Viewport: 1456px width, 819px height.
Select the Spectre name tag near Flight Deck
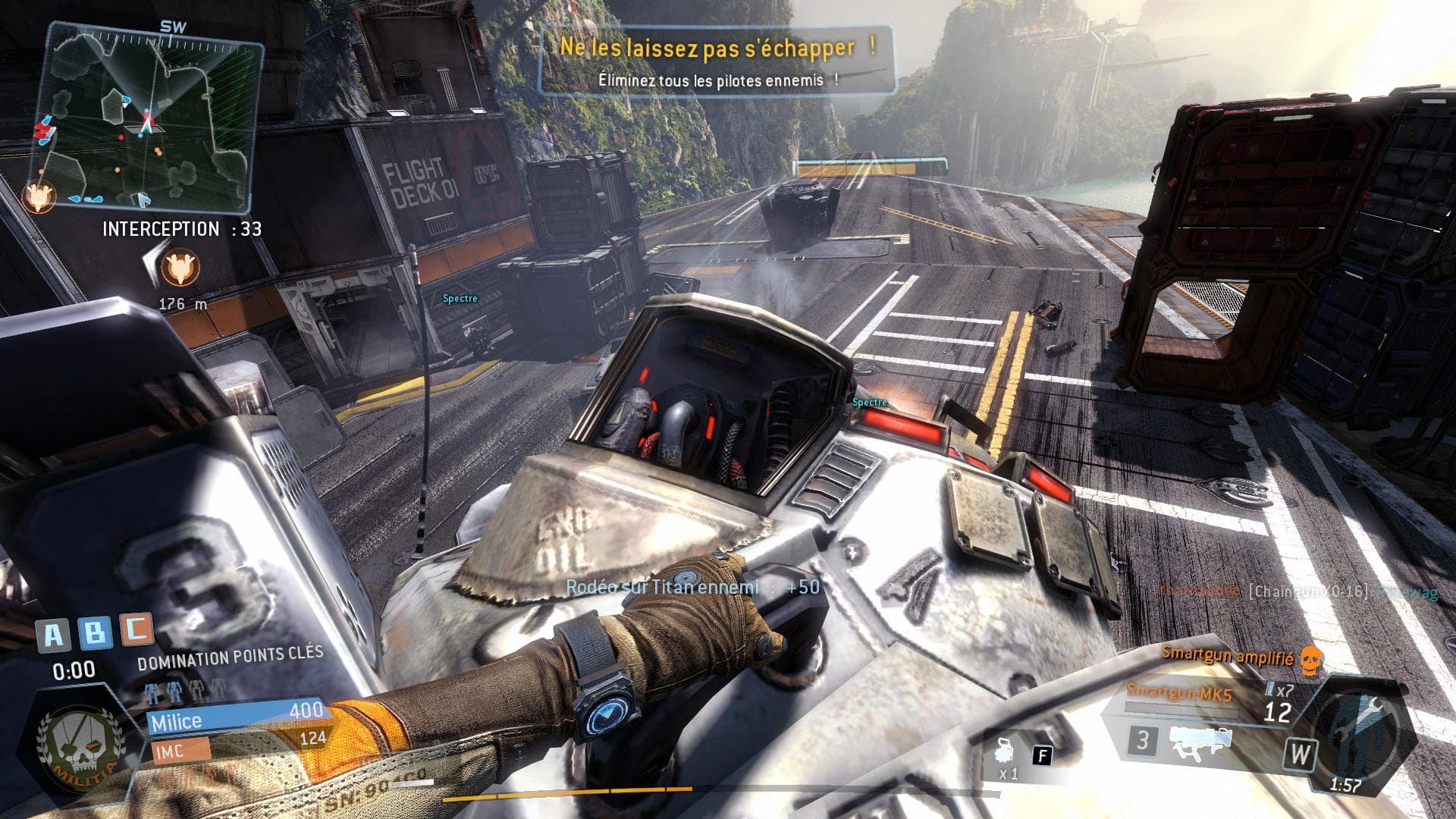click(460, 299)
